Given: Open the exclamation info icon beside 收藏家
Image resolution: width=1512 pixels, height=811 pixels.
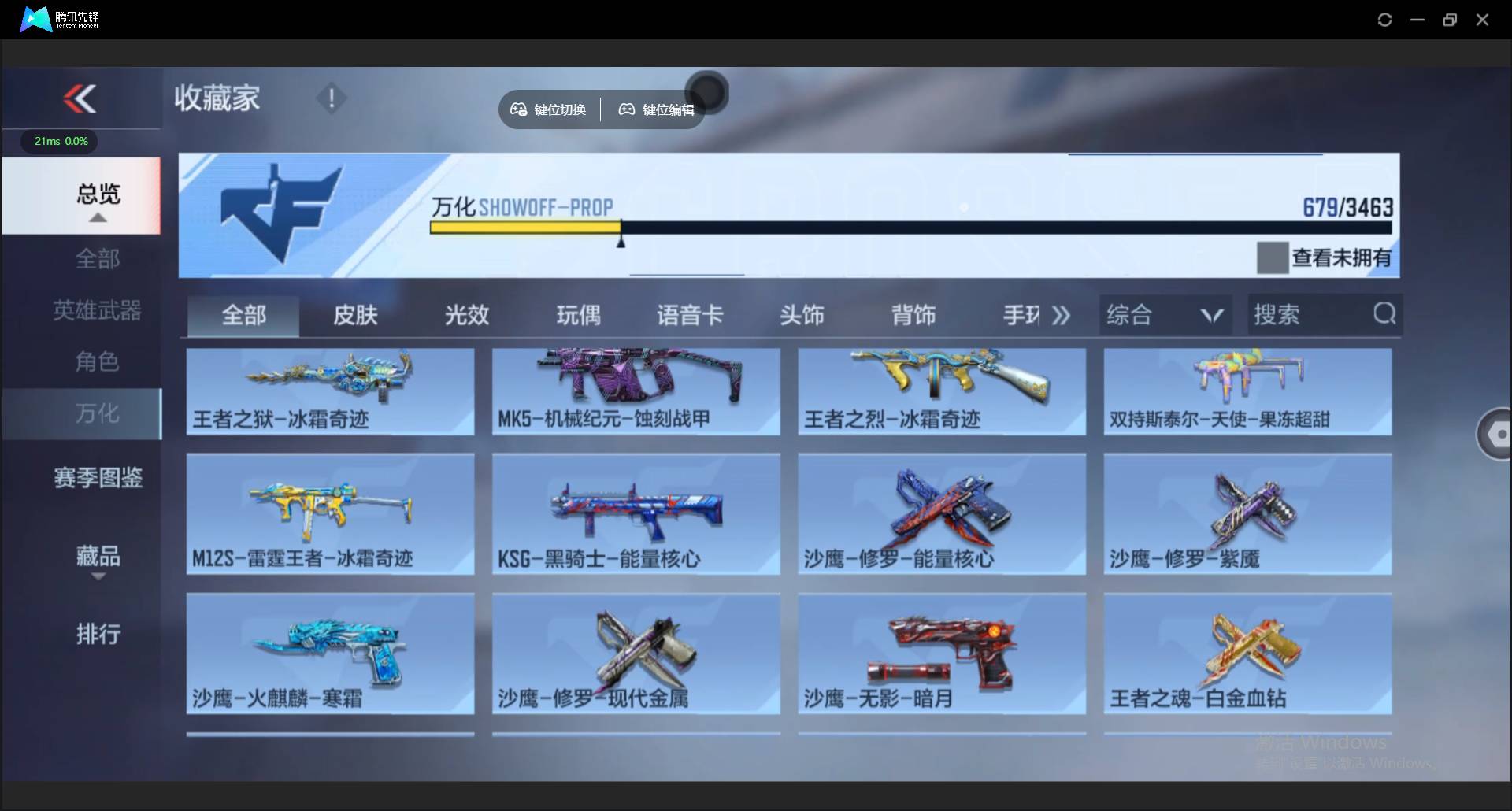Looking at the screenshot, I should (x=331, y=98).
